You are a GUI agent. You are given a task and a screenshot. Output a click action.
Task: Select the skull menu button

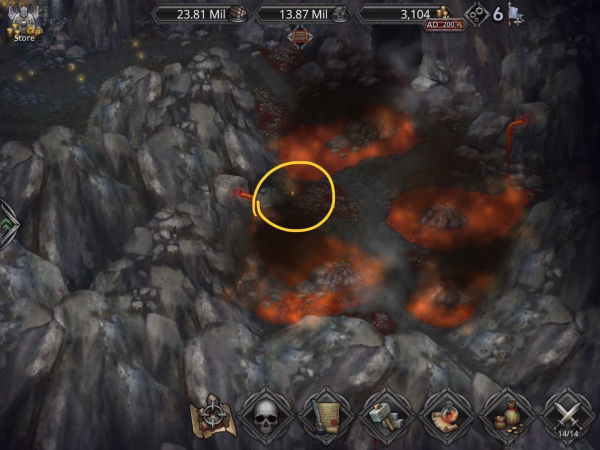coord(267,415)
